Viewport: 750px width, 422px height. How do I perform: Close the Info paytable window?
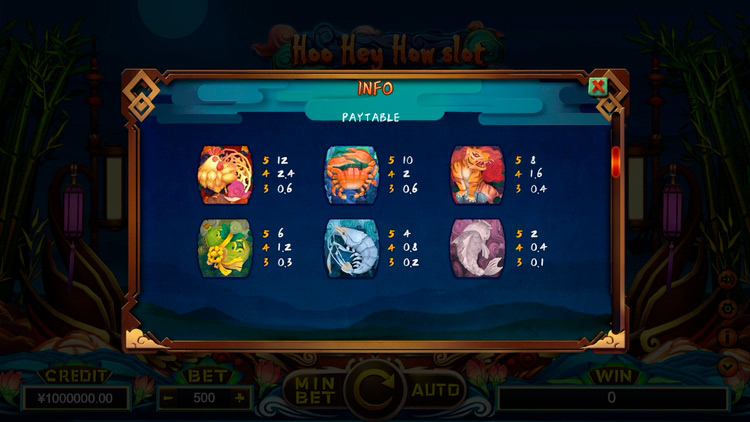point(598,86)
